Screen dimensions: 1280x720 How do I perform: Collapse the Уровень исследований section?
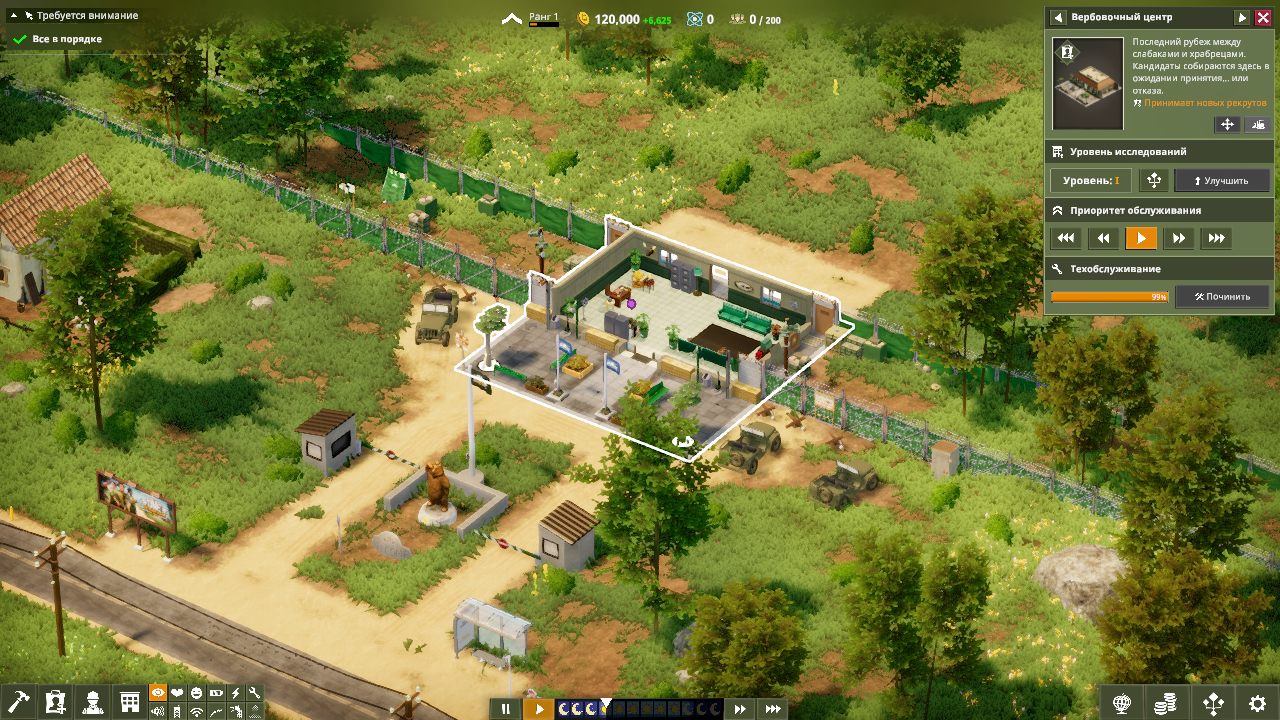click(1160, 151)
